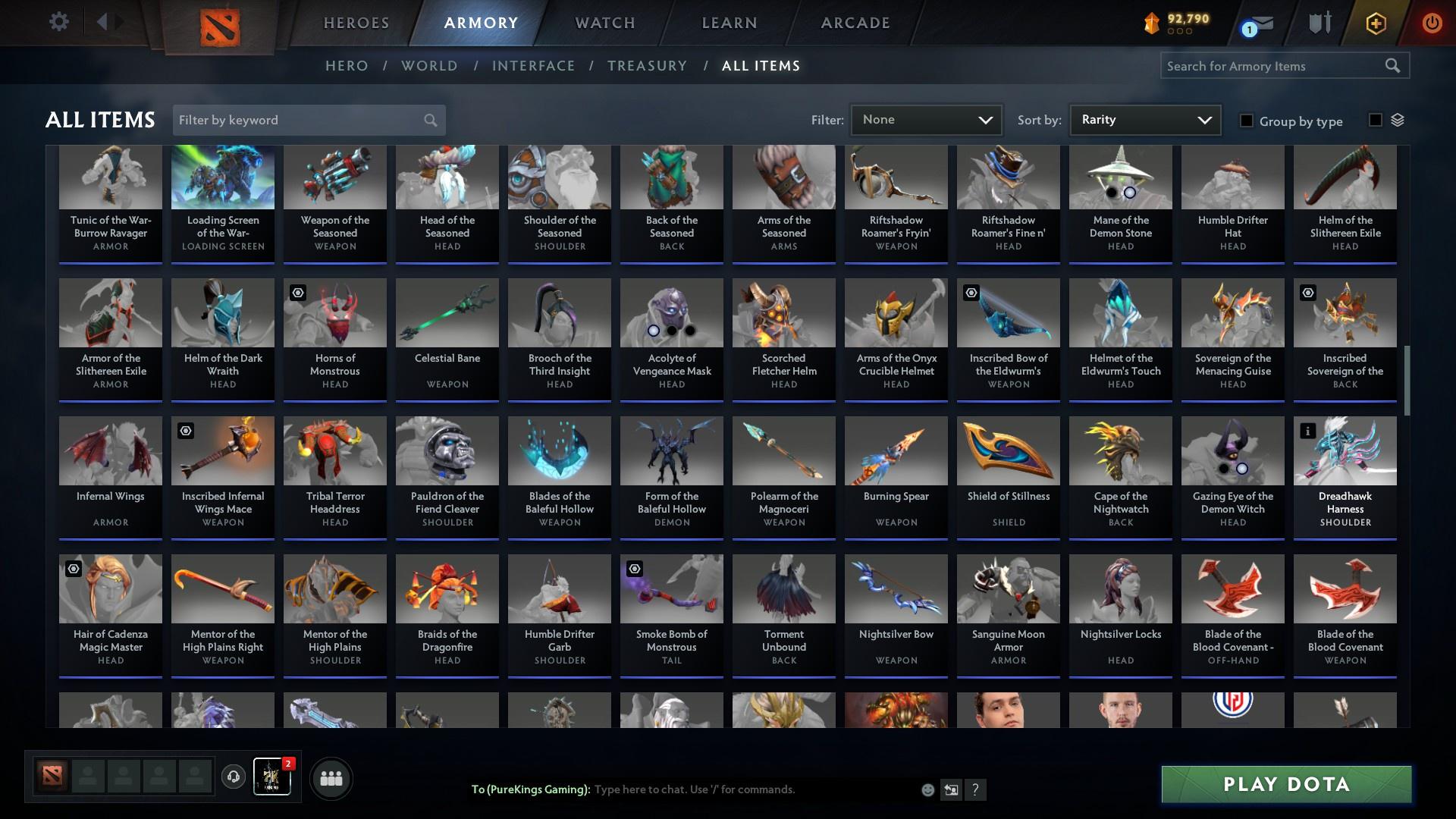Image resolution: width=1456 pixels, height=819 pixels.
Task: Enable the Group by type checkbox
Action: (x=1247, y=121)
